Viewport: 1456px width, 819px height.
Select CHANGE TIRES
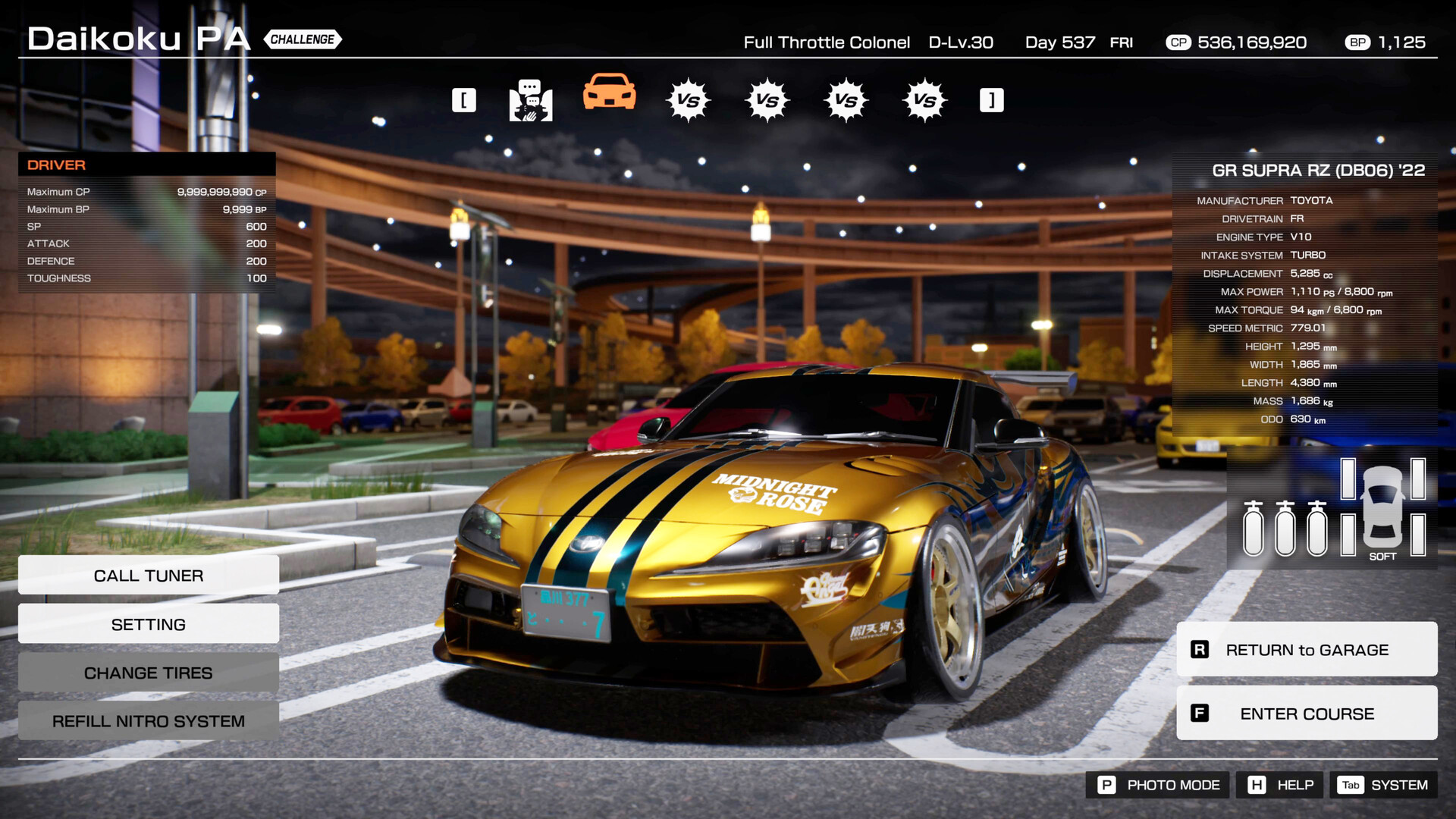pos(148,673)
